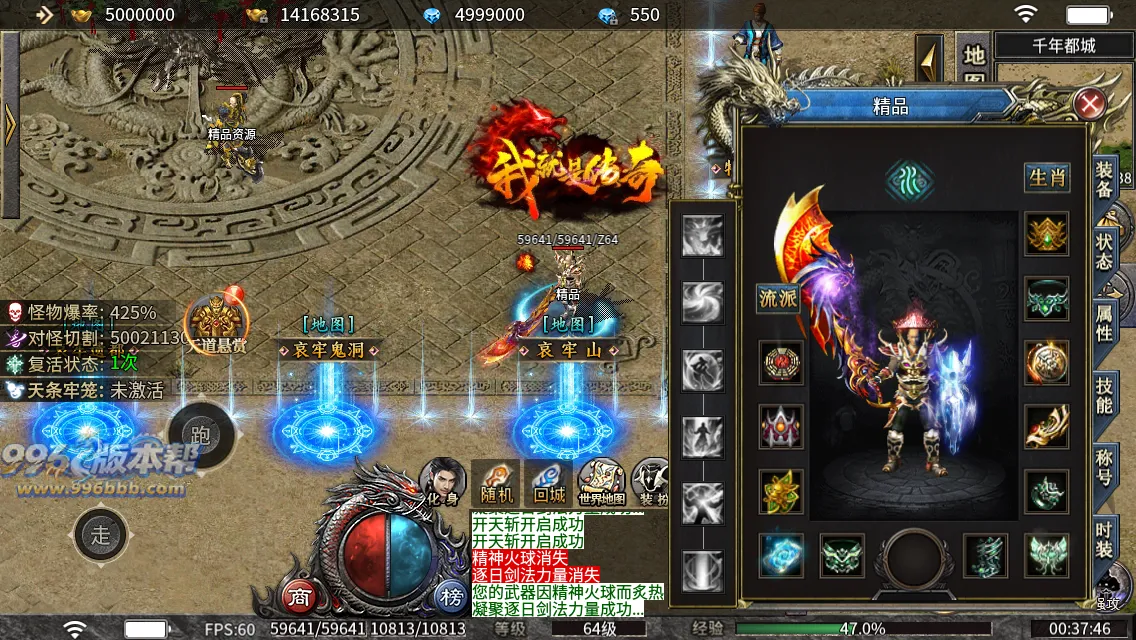
Task: Toggle the 走 walk movement button
Action: coord(101,534)
